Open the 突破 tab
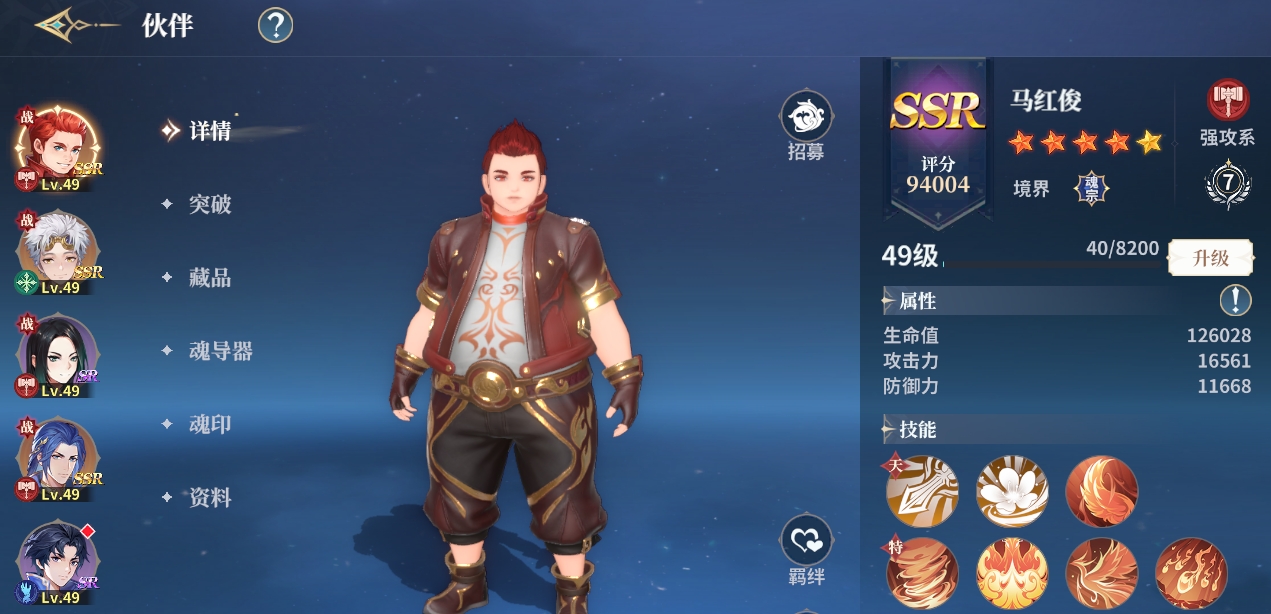Screen dimensions: 1271x614 [x=210, y=204]
